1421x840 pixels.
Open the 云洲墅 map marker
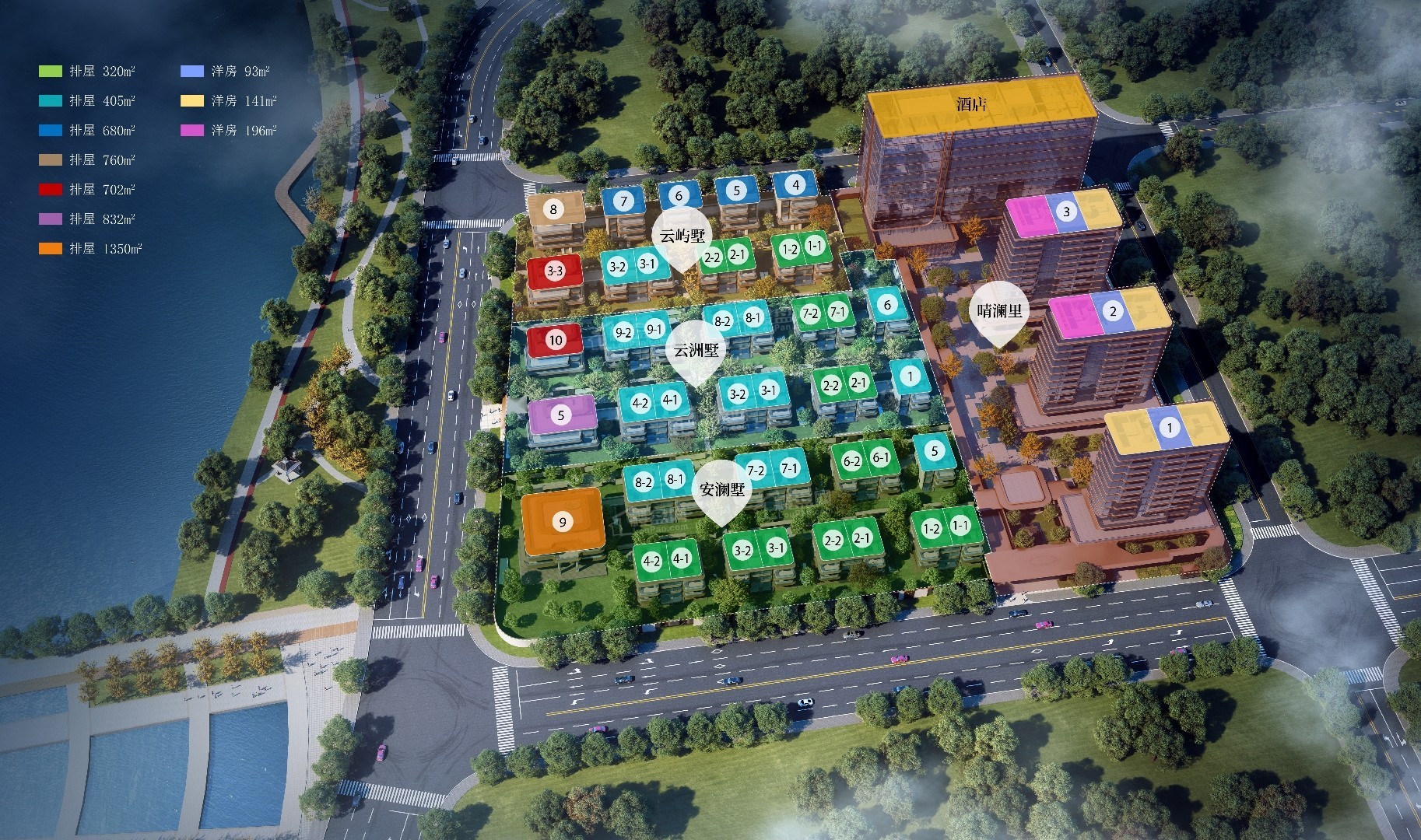(x=696, y=352)
